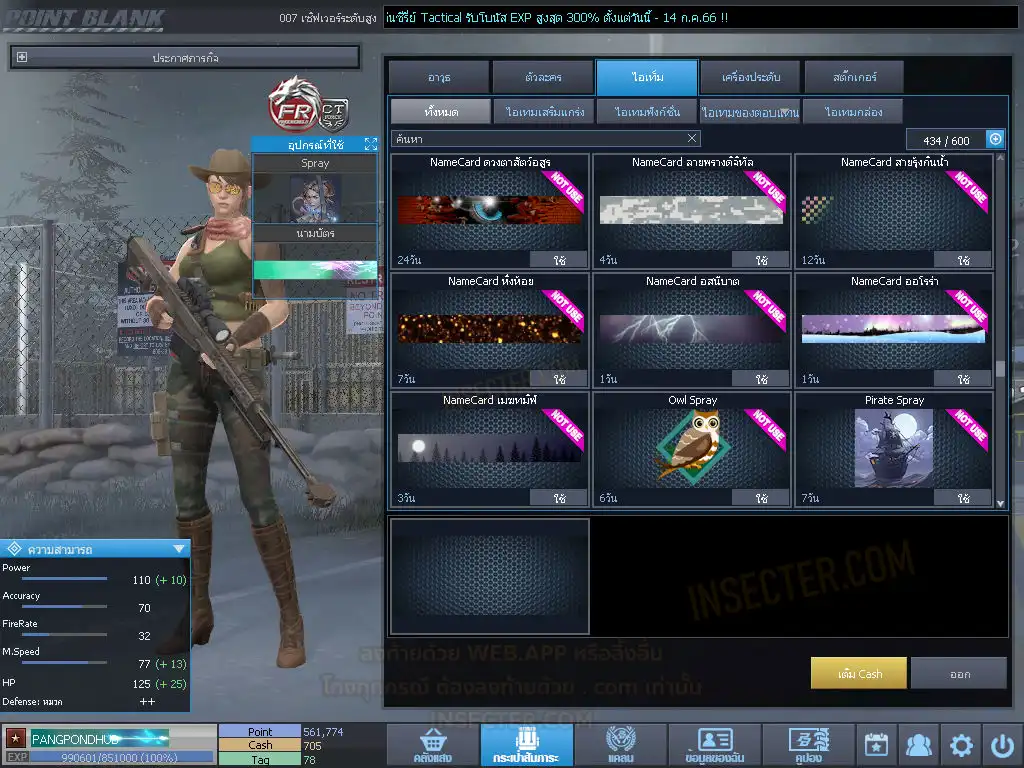Exit the inventory with ออก button
Image resolution: width=1024 pixels, height=768 pixels.
click(959, 674)
